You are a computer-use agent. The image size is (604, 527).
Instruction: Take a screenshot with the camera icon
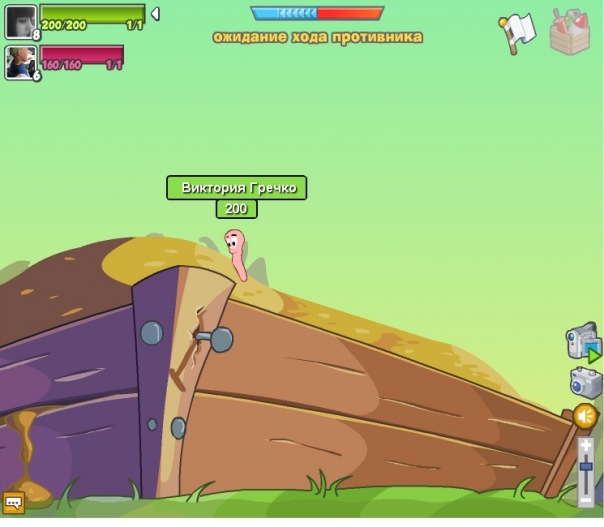tap(584, 381)
